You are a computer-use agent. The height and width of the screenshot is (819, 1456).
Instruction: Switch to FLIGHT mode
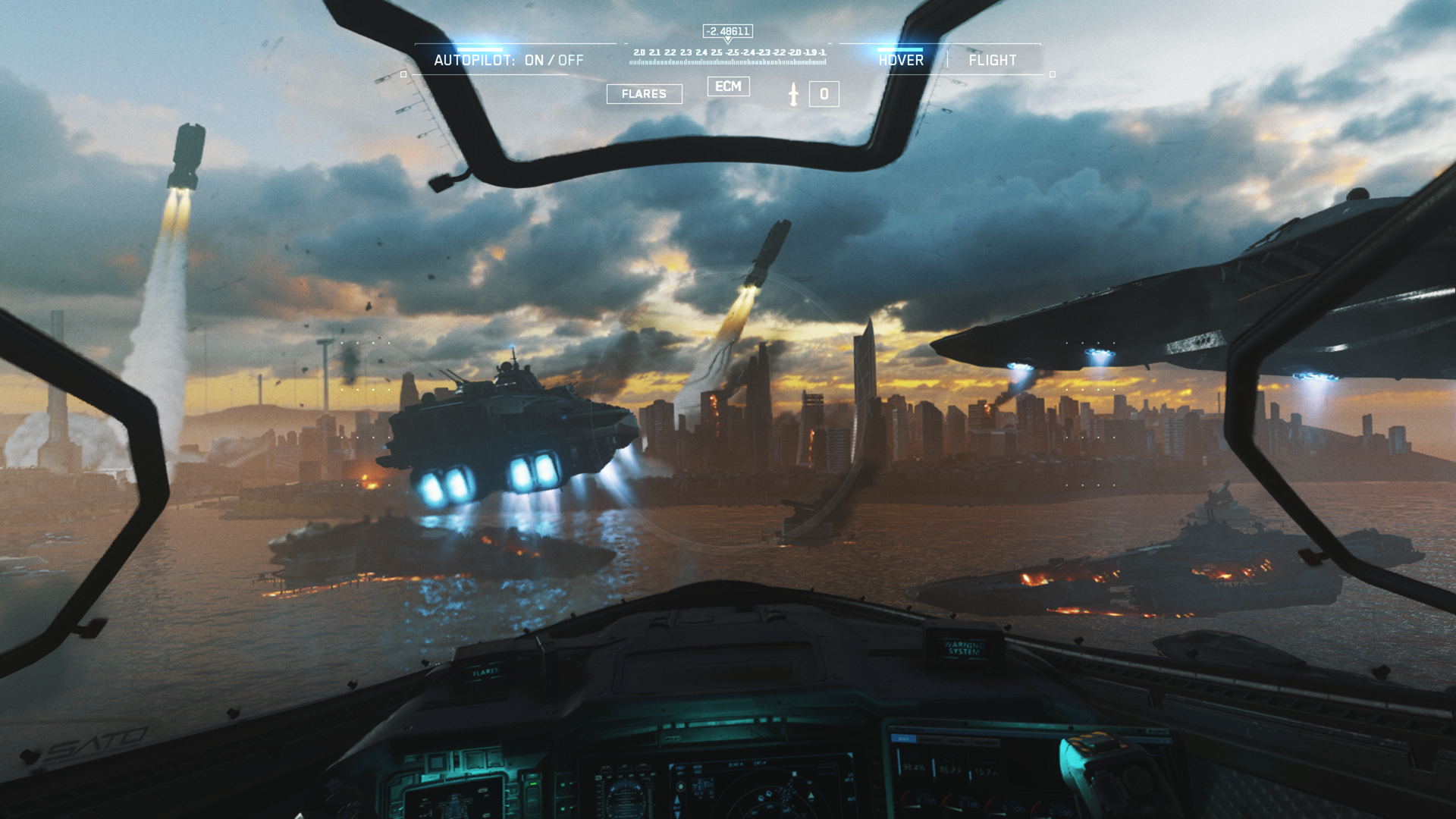click(992, 61)
